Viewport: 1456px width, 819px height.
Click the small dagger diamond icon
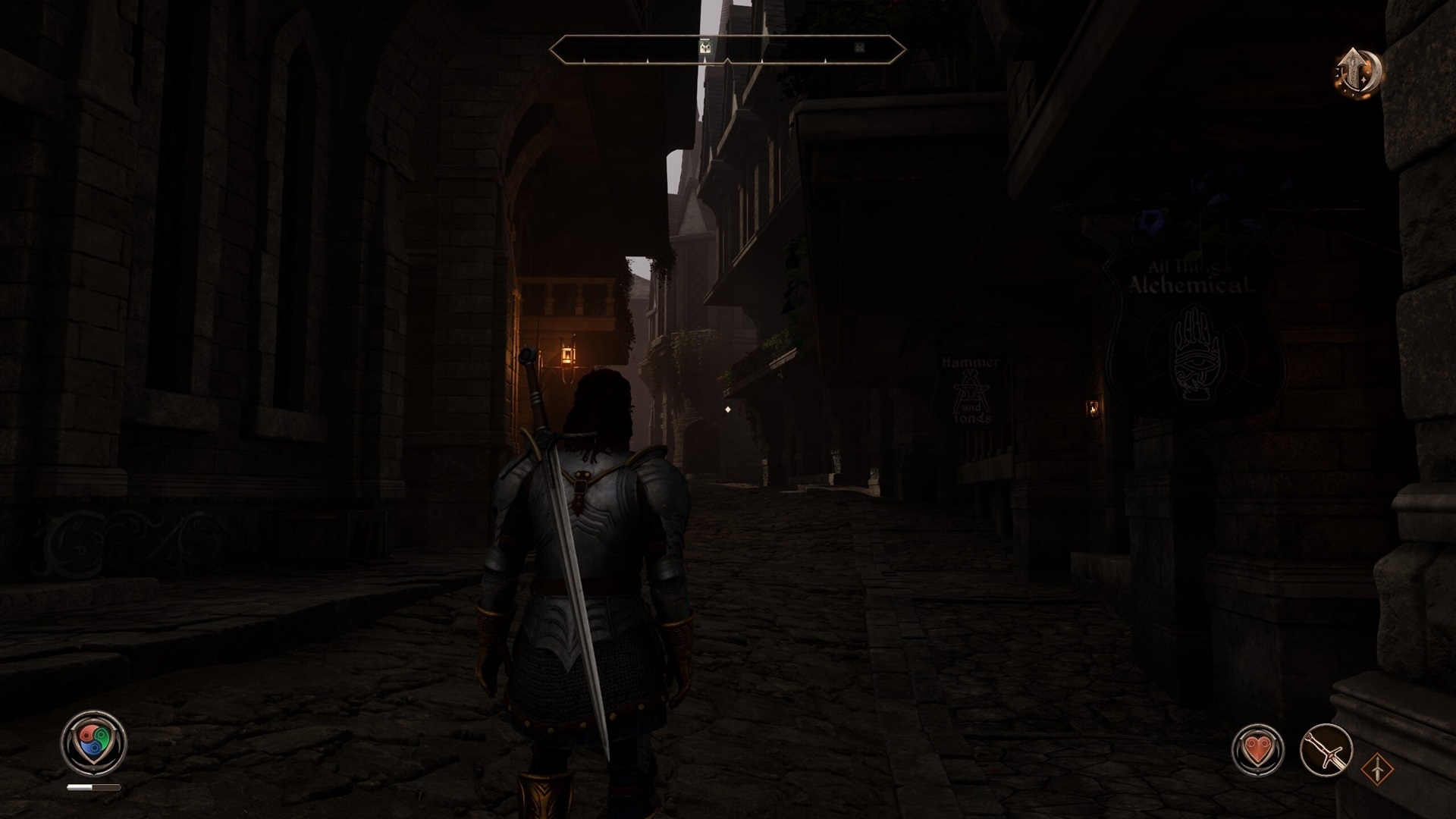pos(1376,770)
